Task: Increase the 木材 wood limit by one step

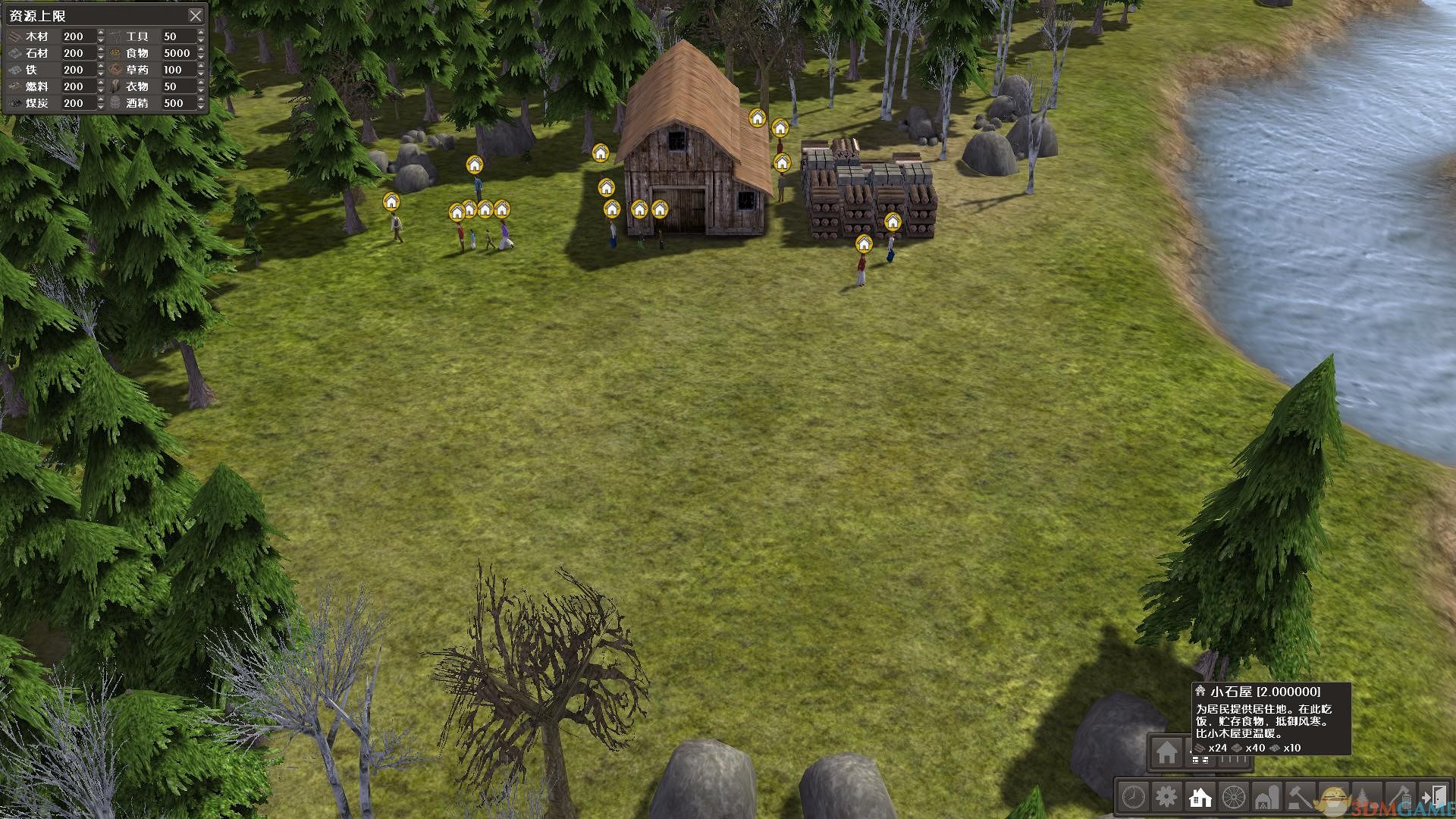Action: coord(101,33)
